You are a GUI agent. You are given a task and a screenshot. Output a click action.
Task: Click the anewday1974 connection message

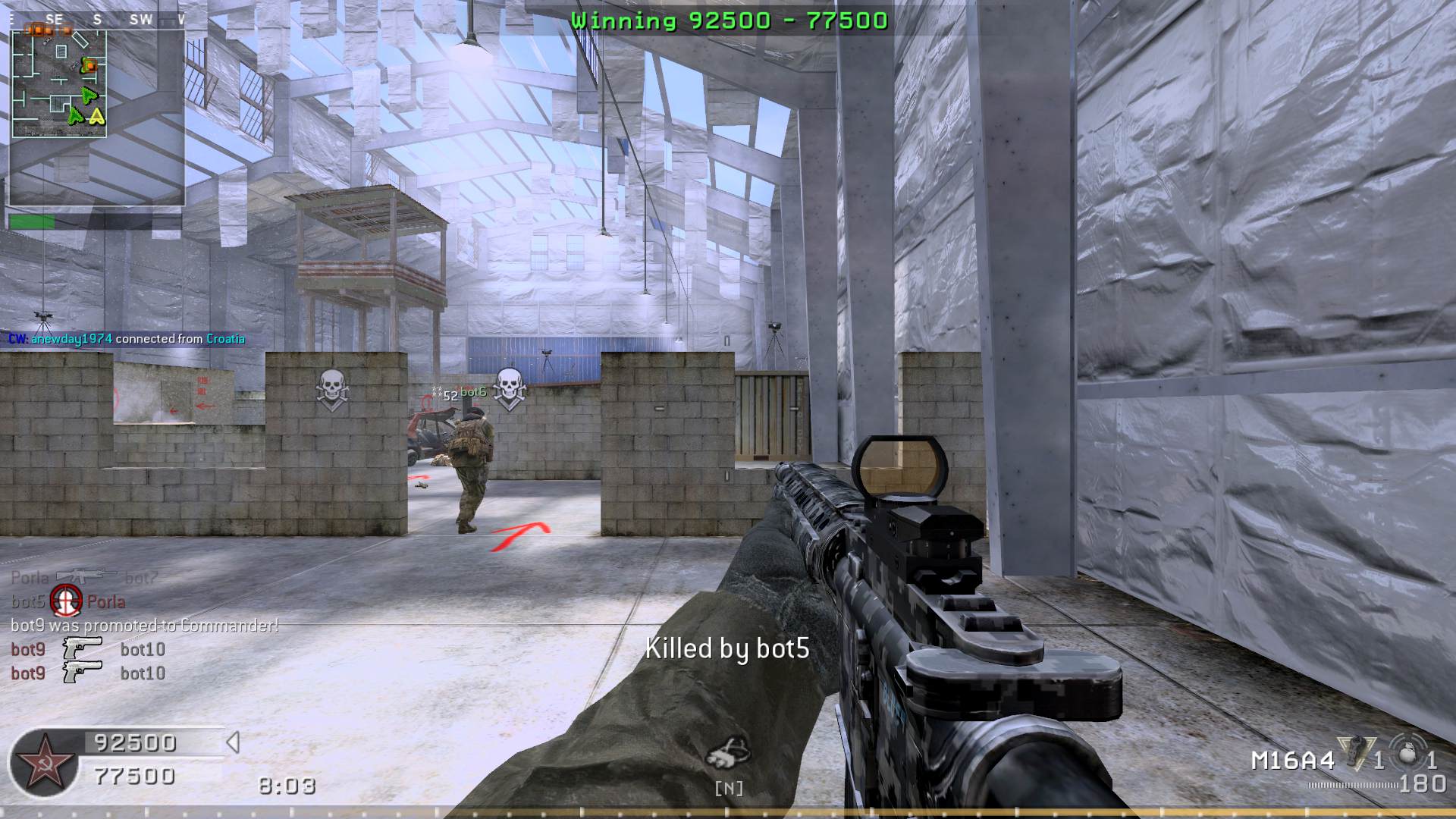coord(127,339)
